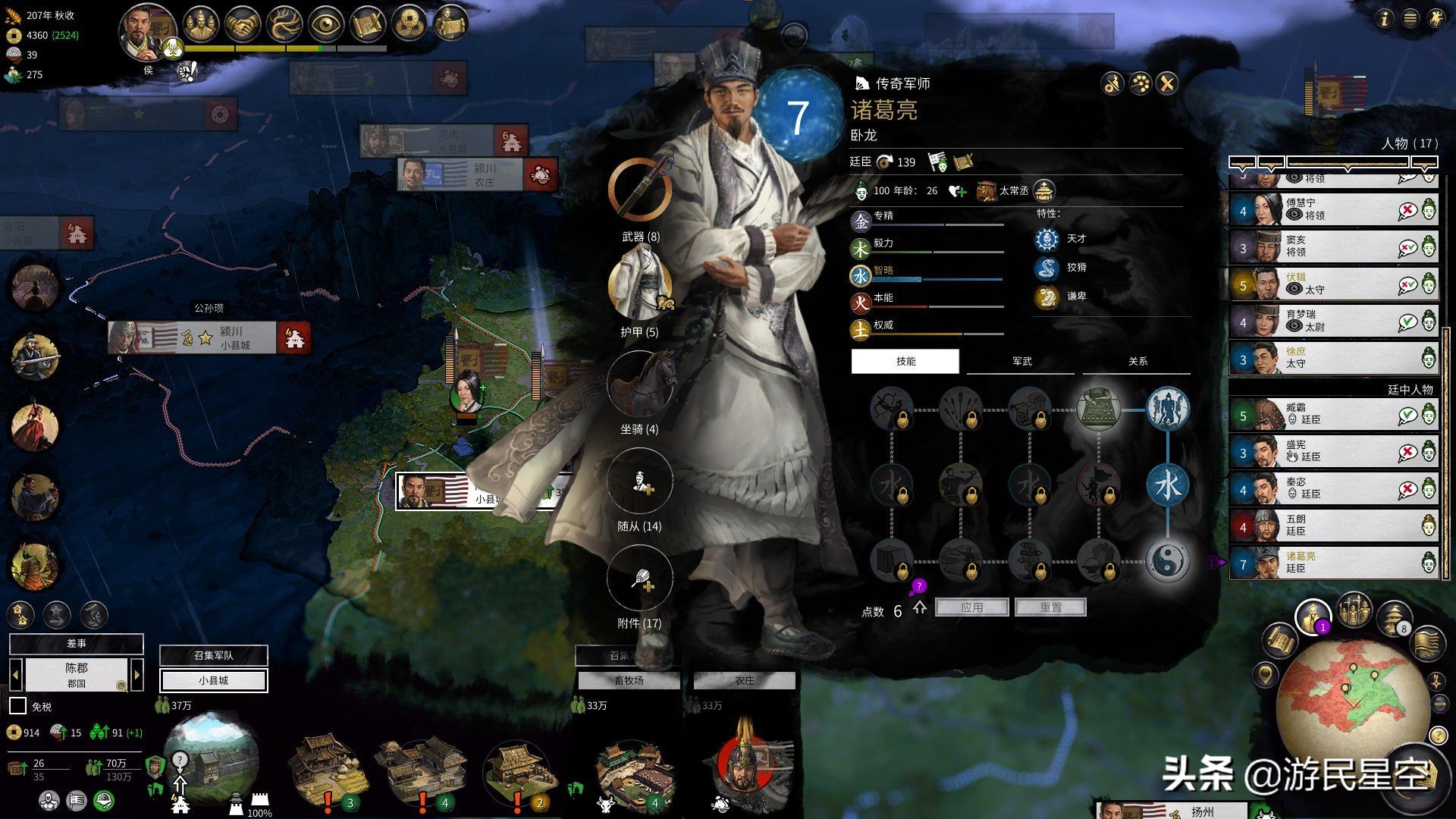Click the 召集军队 muster army button

[213, 655]
